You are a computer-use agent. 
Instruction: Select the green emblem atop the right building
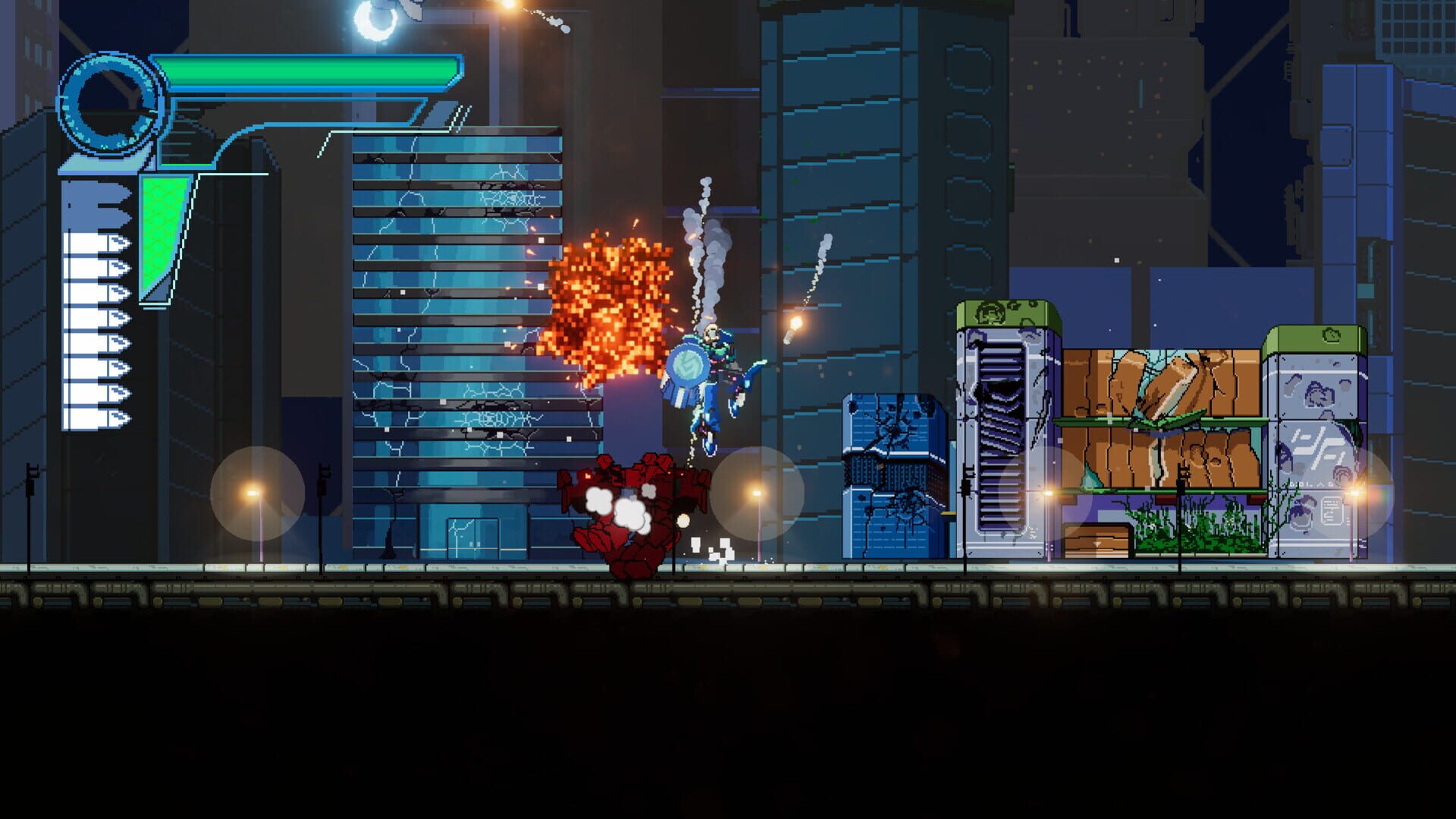pyautogui.click(x=1331, y=334)
